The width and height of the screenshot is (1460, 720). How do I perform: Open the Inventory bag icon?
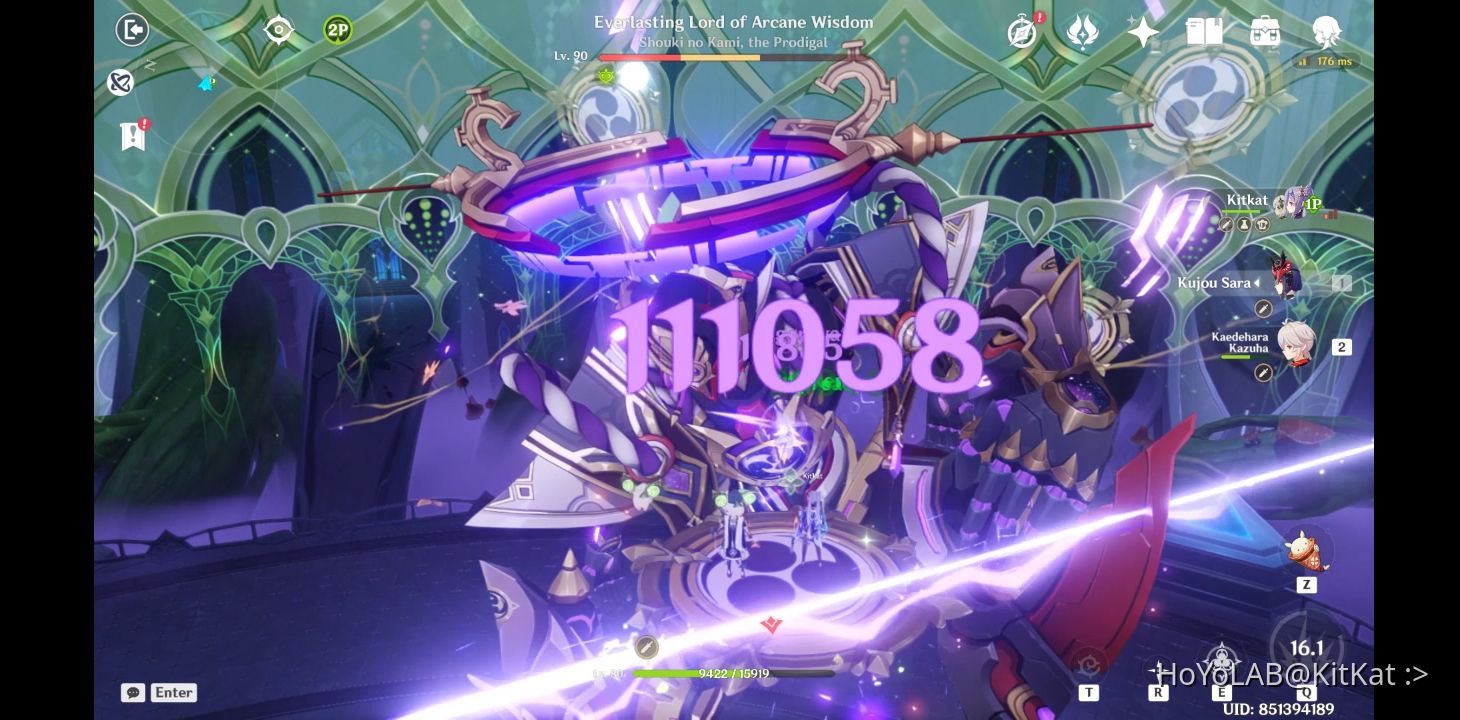(x=1265, y=32)
